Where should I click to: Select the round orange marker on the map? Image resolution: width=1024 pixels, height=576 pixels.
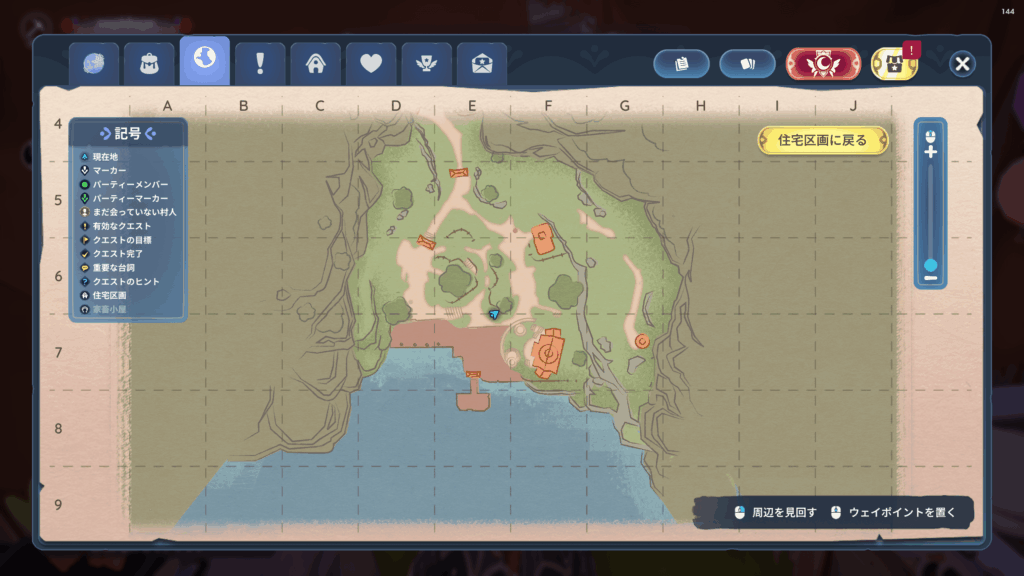642,341
